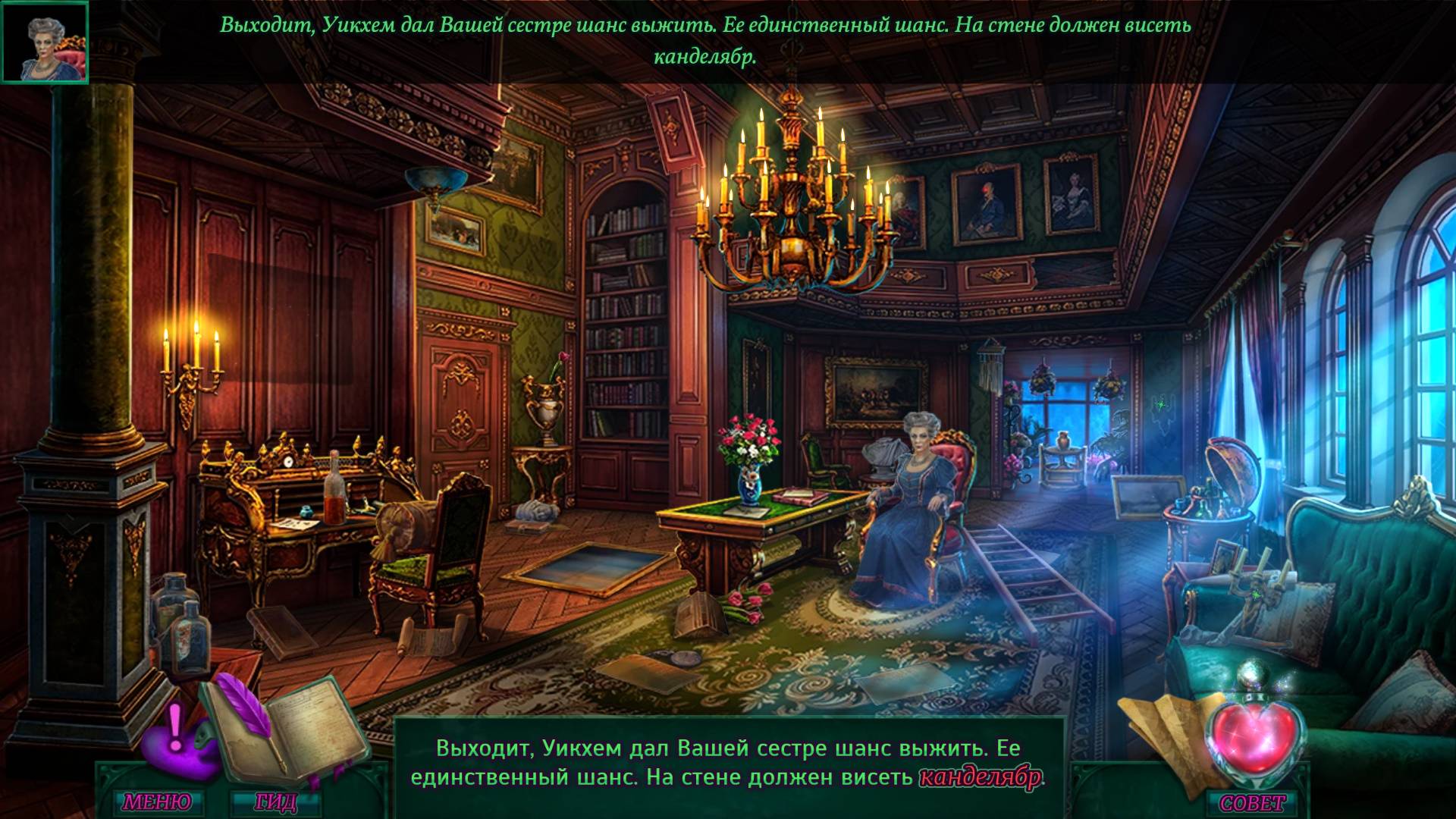Open the folded parchment map

tap(1160, 729)
